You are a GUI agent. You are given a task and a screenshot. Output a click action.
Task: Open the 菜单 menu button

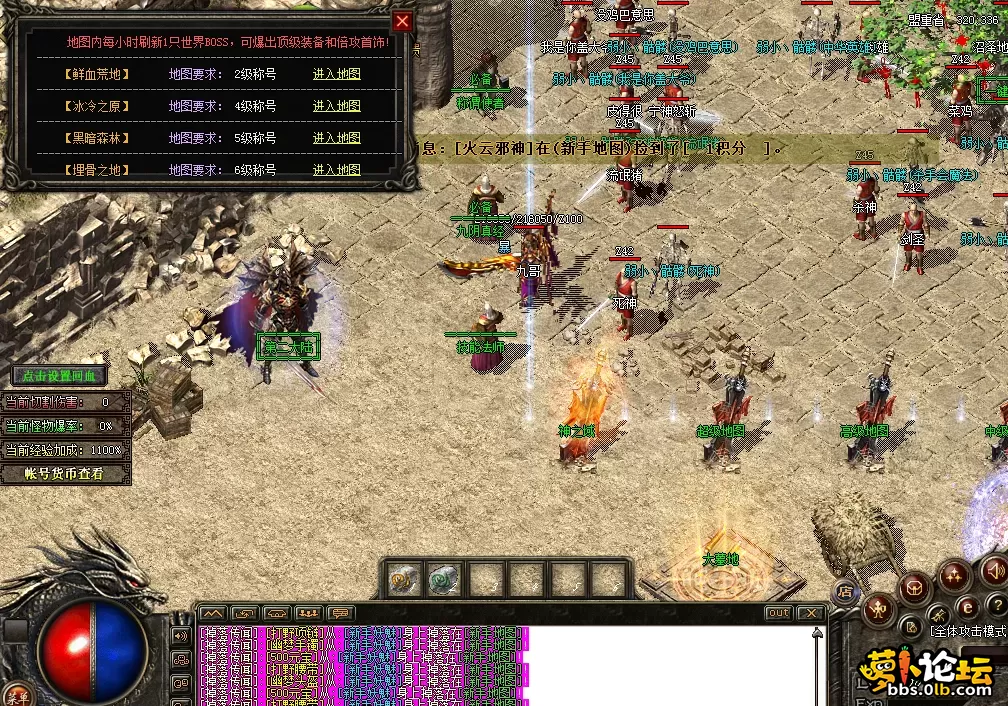tap(17, 696)
